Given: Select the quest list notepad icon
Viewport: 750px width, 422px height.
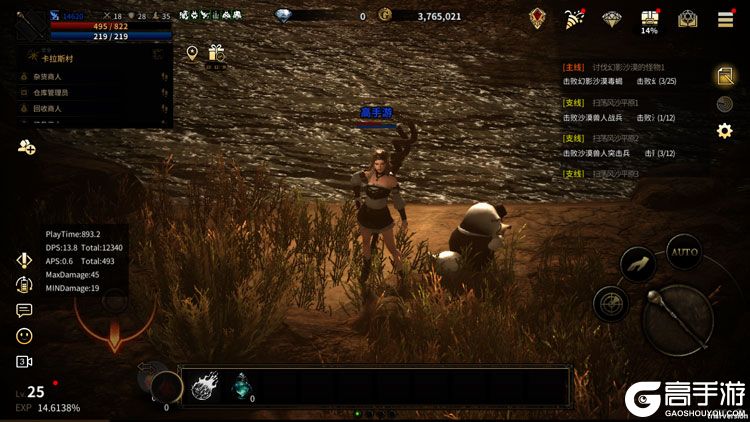Looking at the screenshot, I should 724,76.
